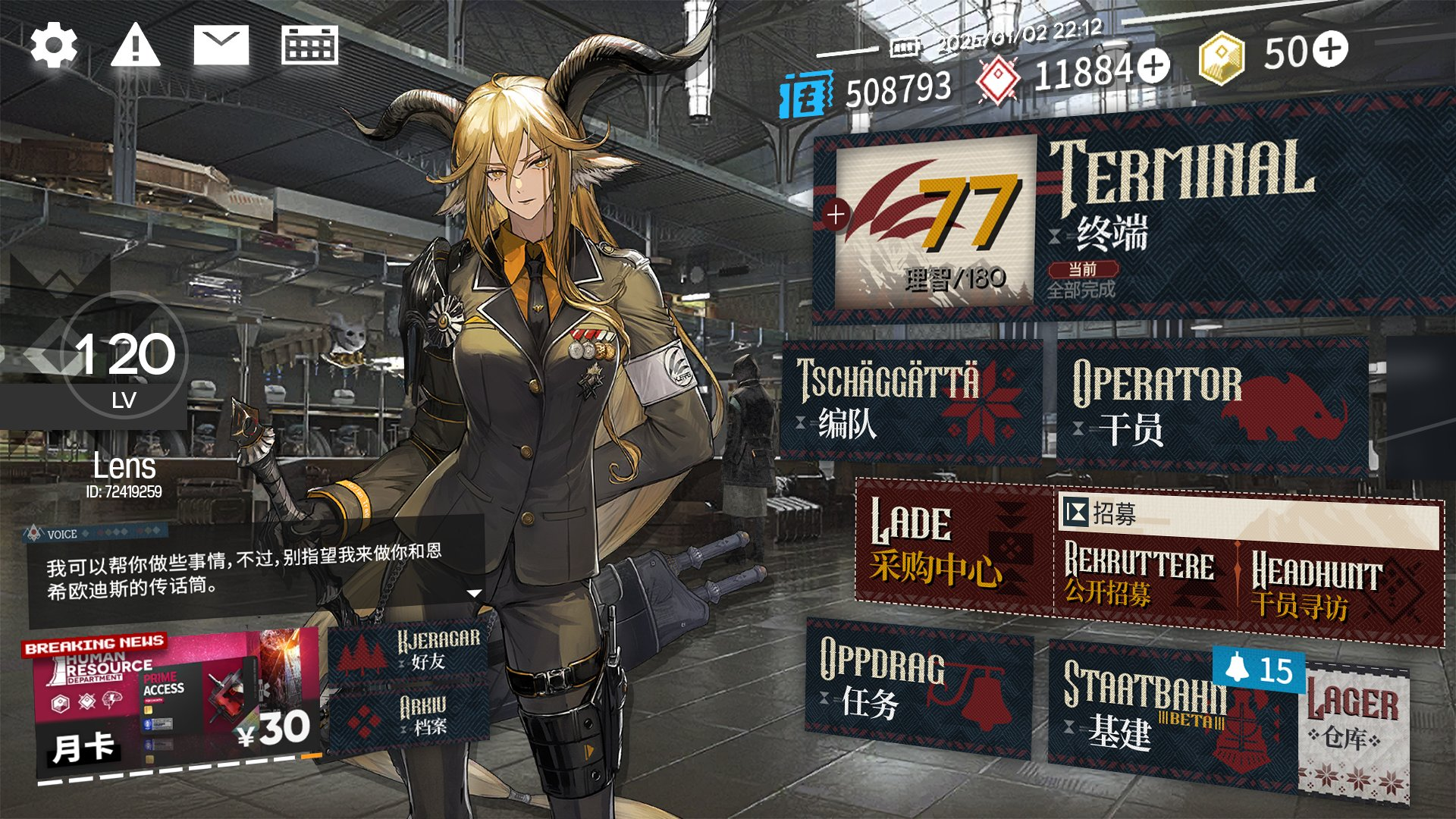Image resolution: width=1456 pixels, height=819 pixels.
Task: Open the calendar event icon
Action: (x=309, y=45)
